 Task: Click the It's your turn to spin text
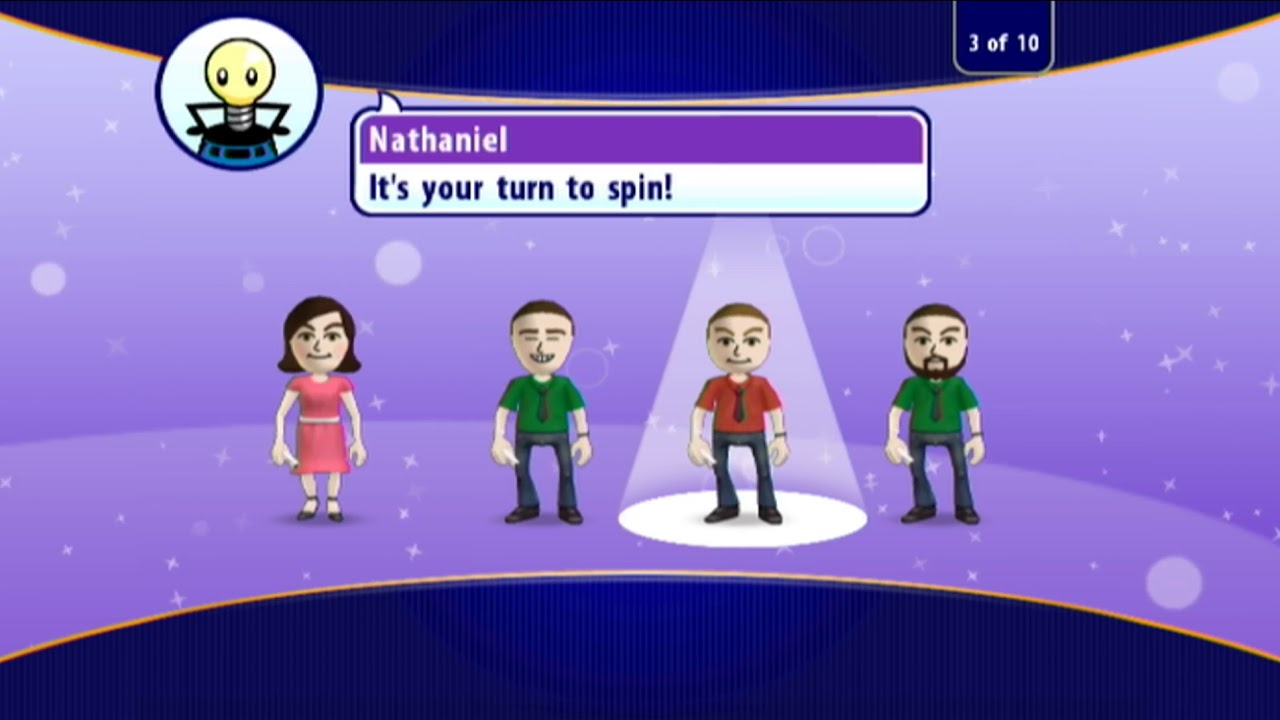pyautogui.click(x=520, y=188)
